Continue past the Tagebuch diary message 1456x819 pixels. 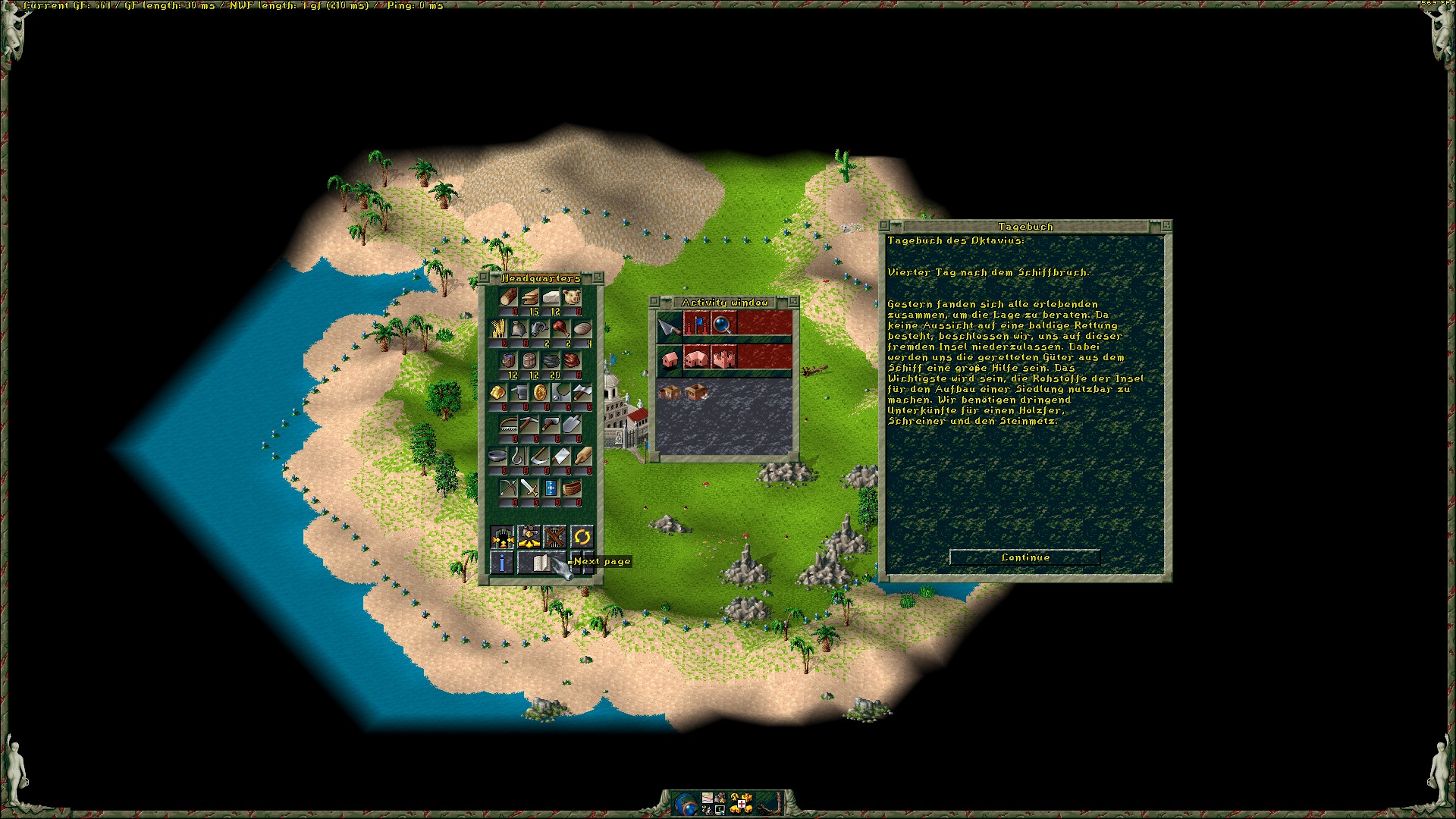click(x=1025, y=557)
